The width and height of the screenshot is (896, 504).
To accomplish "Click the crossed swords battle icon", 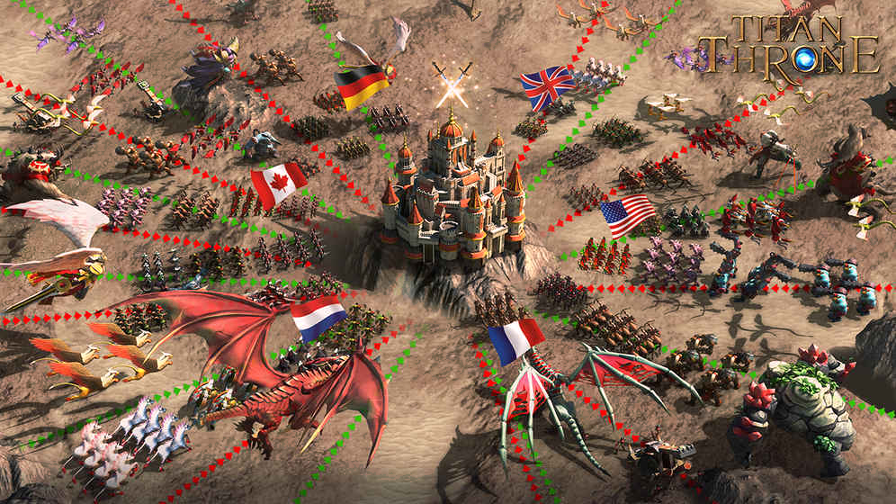I will [451, 82].
